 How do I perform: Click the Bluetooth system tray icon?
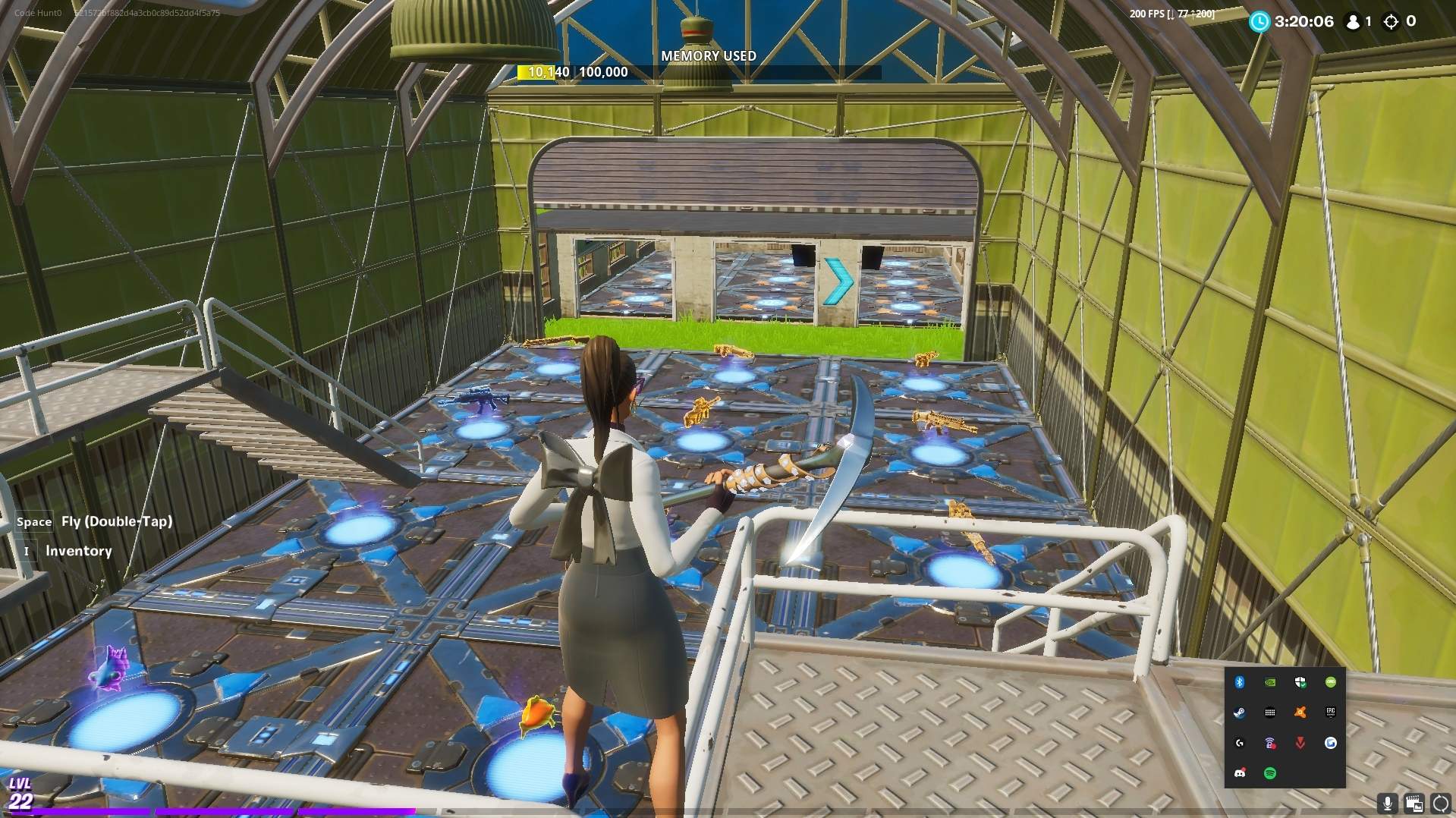(1239, 681)
